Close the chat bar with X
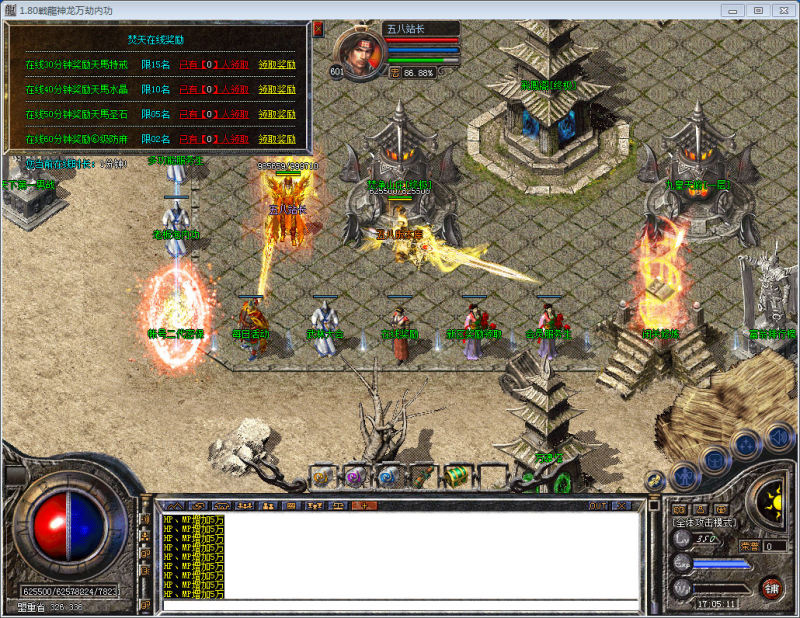 pyautogui.click(x=622, y=506)
